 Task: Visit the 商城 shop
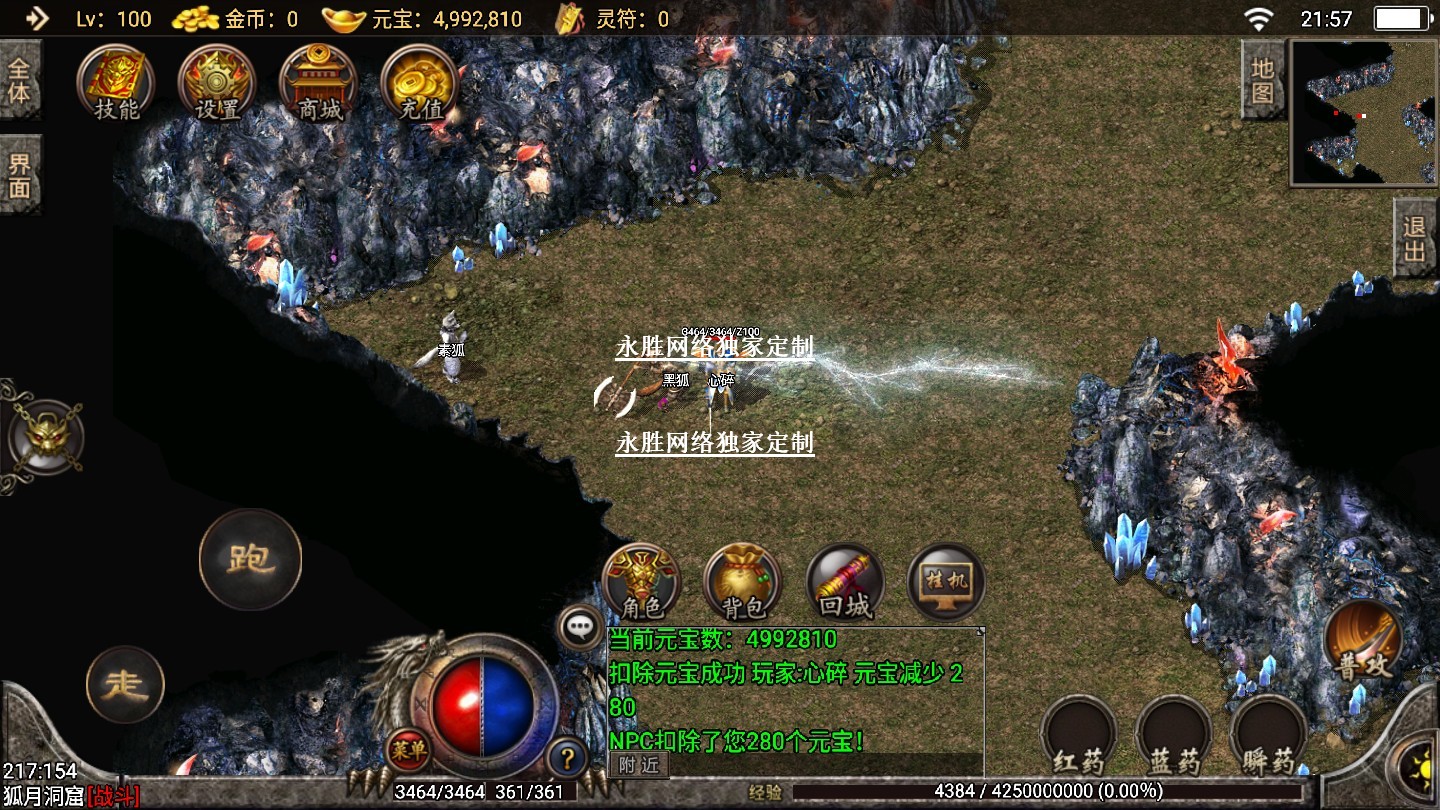click(x=318, y=83)
